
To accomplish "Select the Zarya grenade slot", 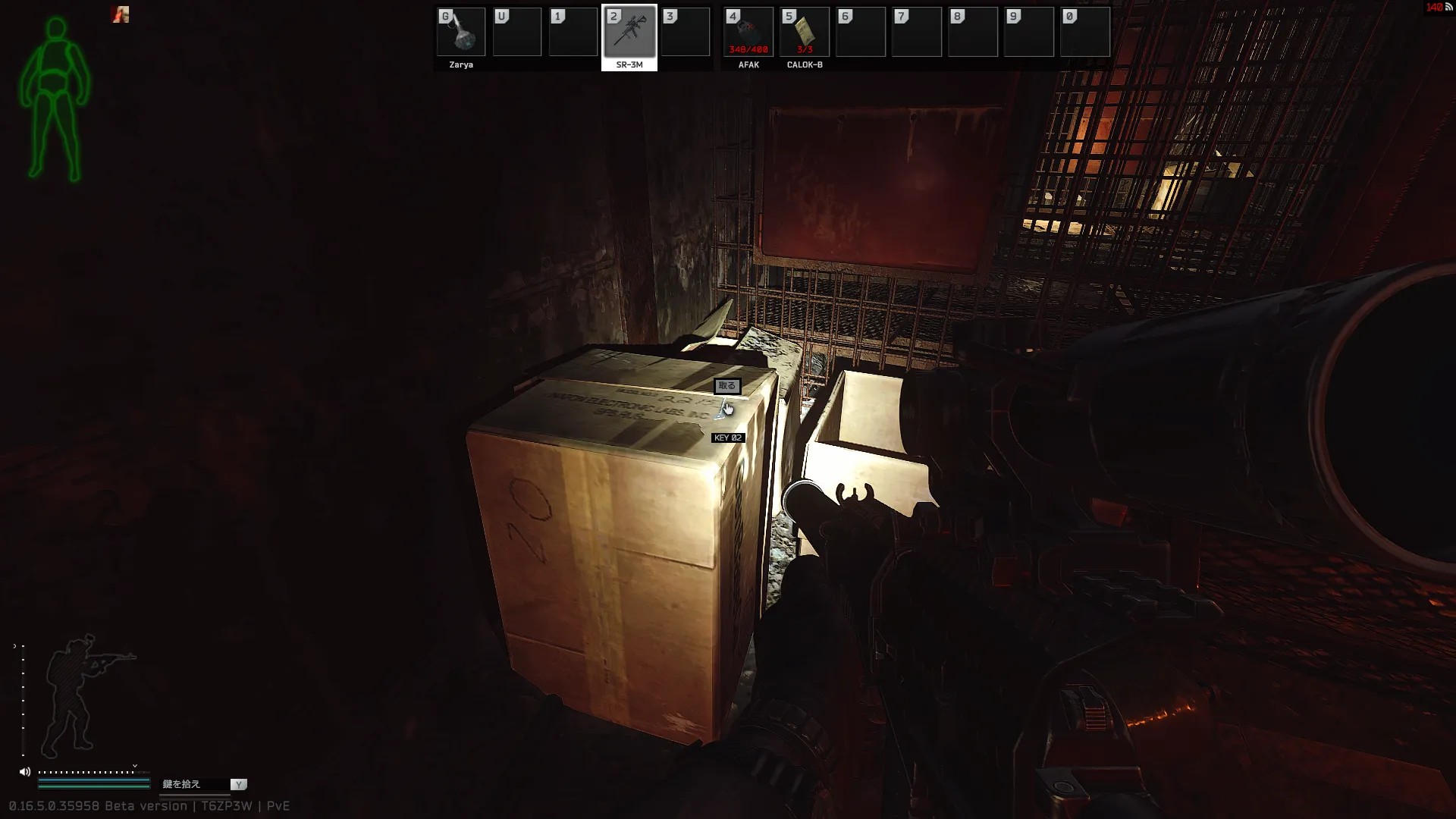I will [461, 33].
